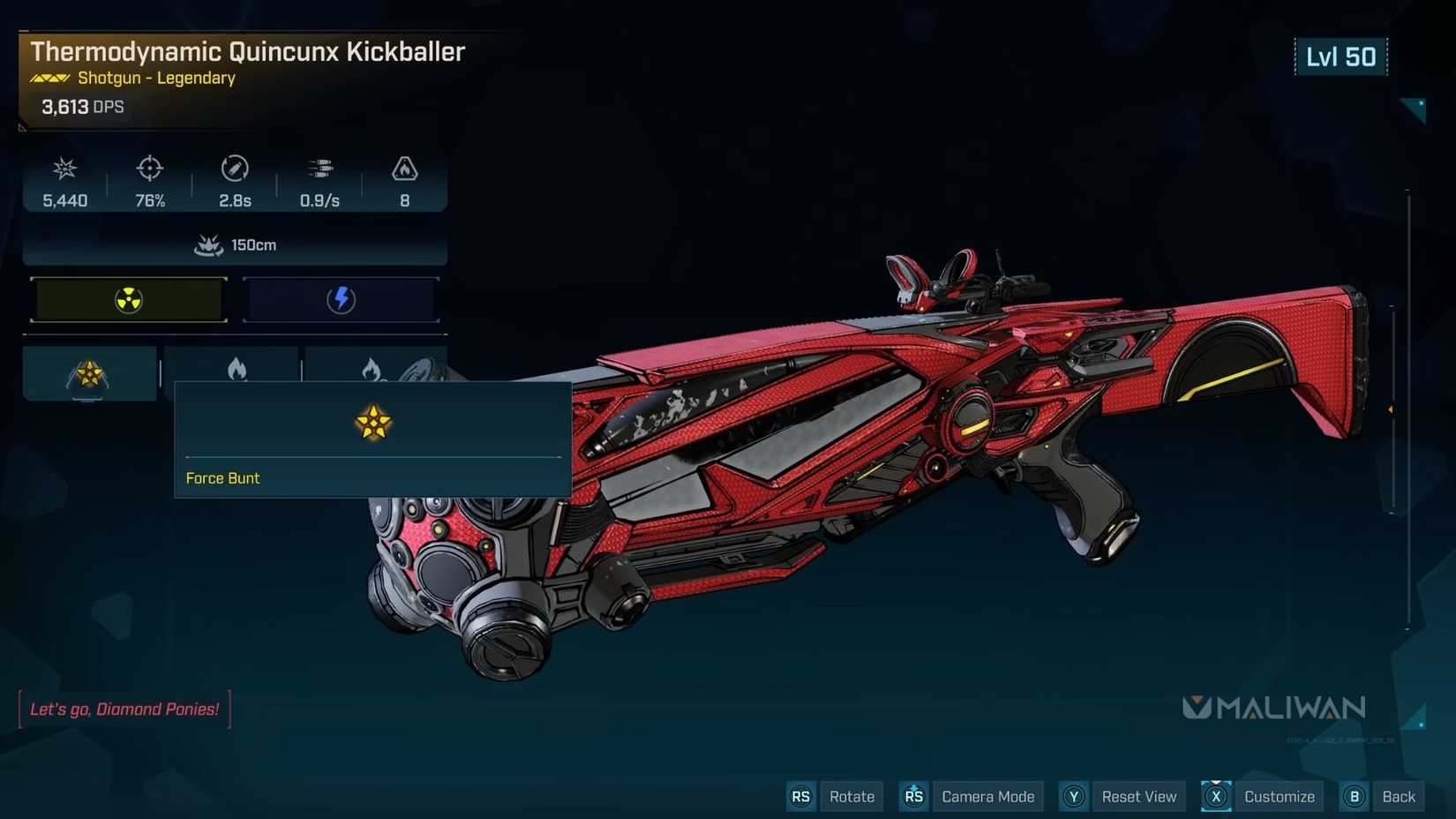Click the Maliwan manufacturer logo
This screenshot has height=819, width=1456.
(x=1275, y=706)
